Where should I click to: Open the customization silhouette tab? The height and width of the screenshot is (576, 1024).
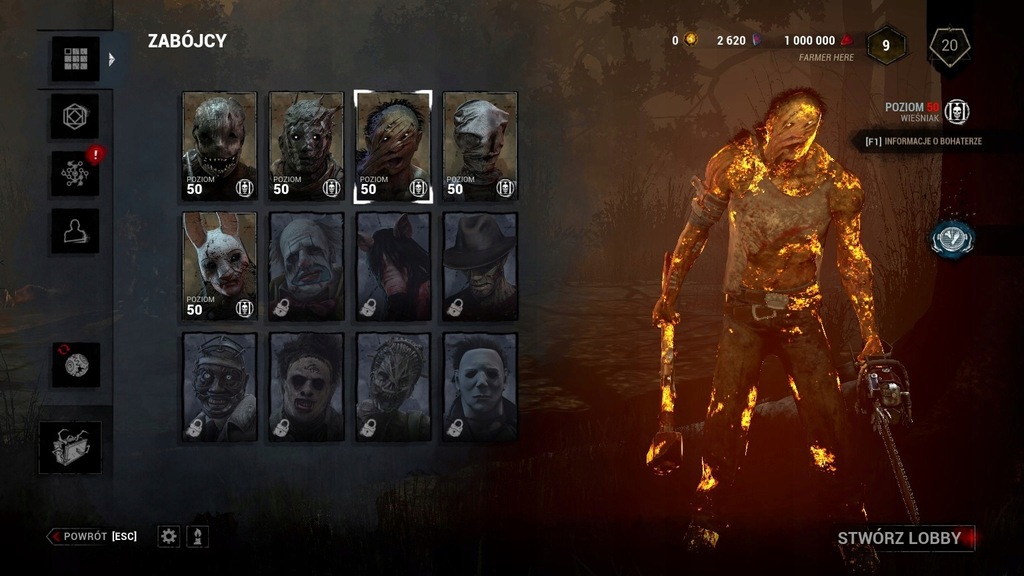(76, 231)
